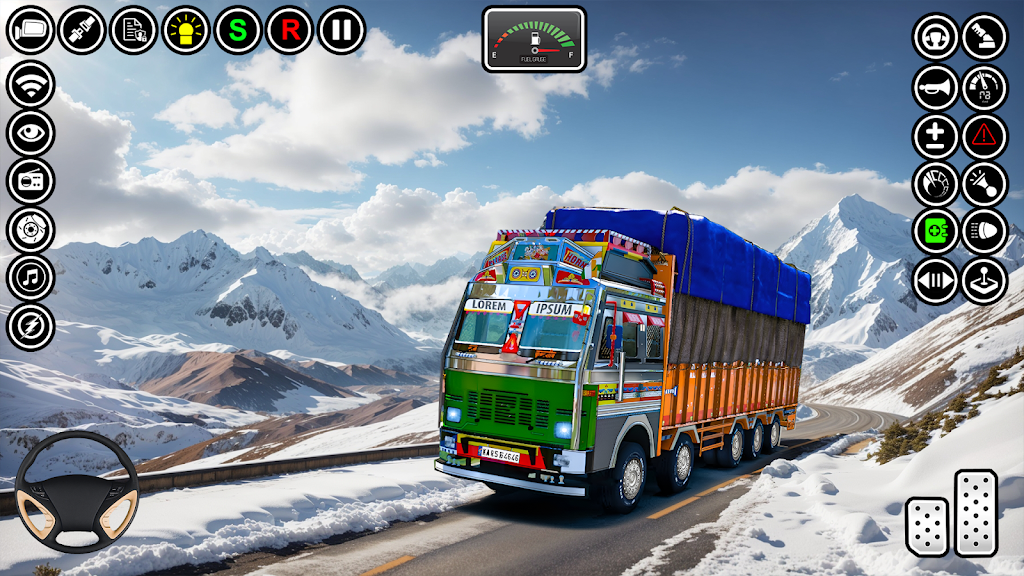Fasten the seatbelt icon button

82,30
